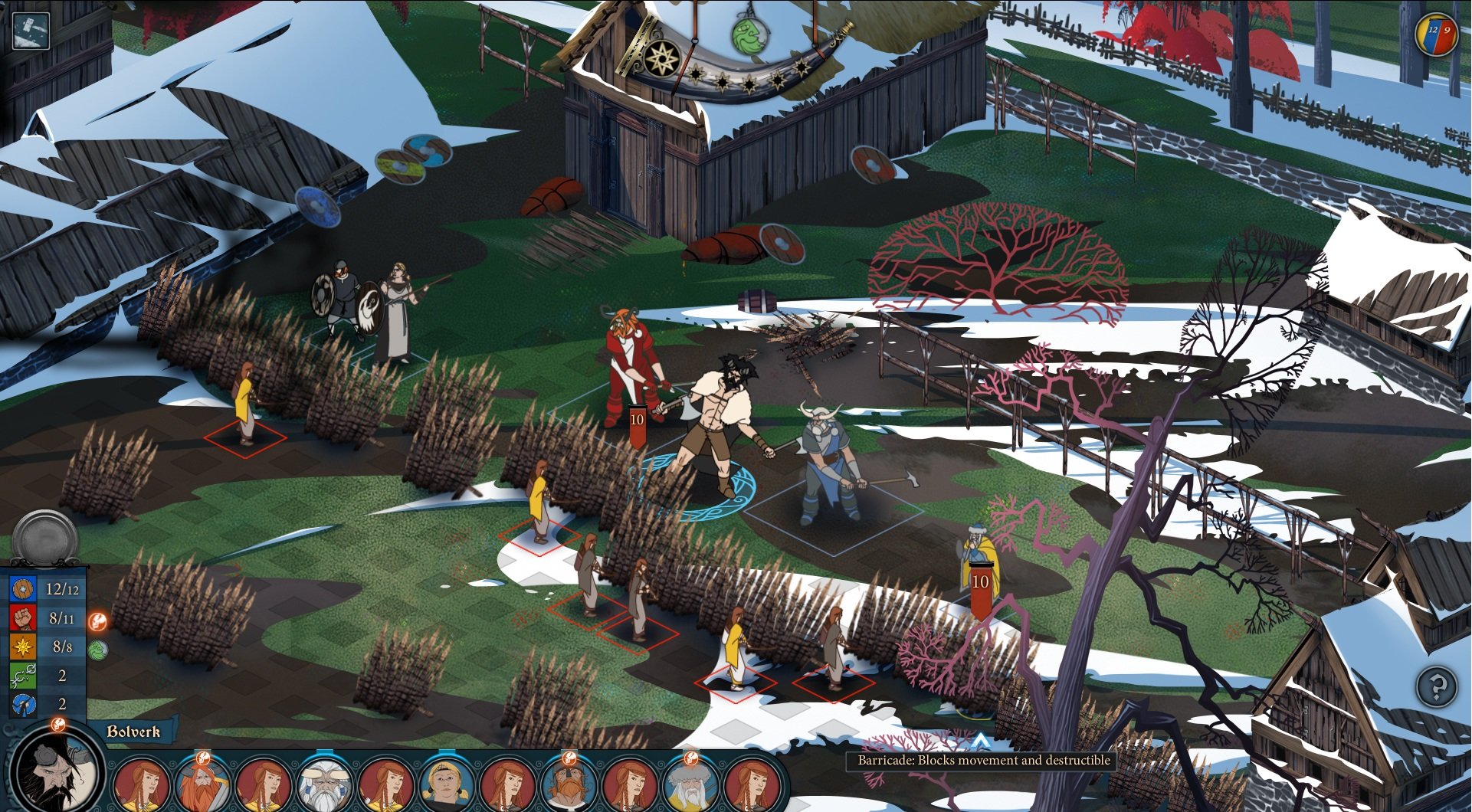Click the red fist strength stat icon

(x=23, y=617)
